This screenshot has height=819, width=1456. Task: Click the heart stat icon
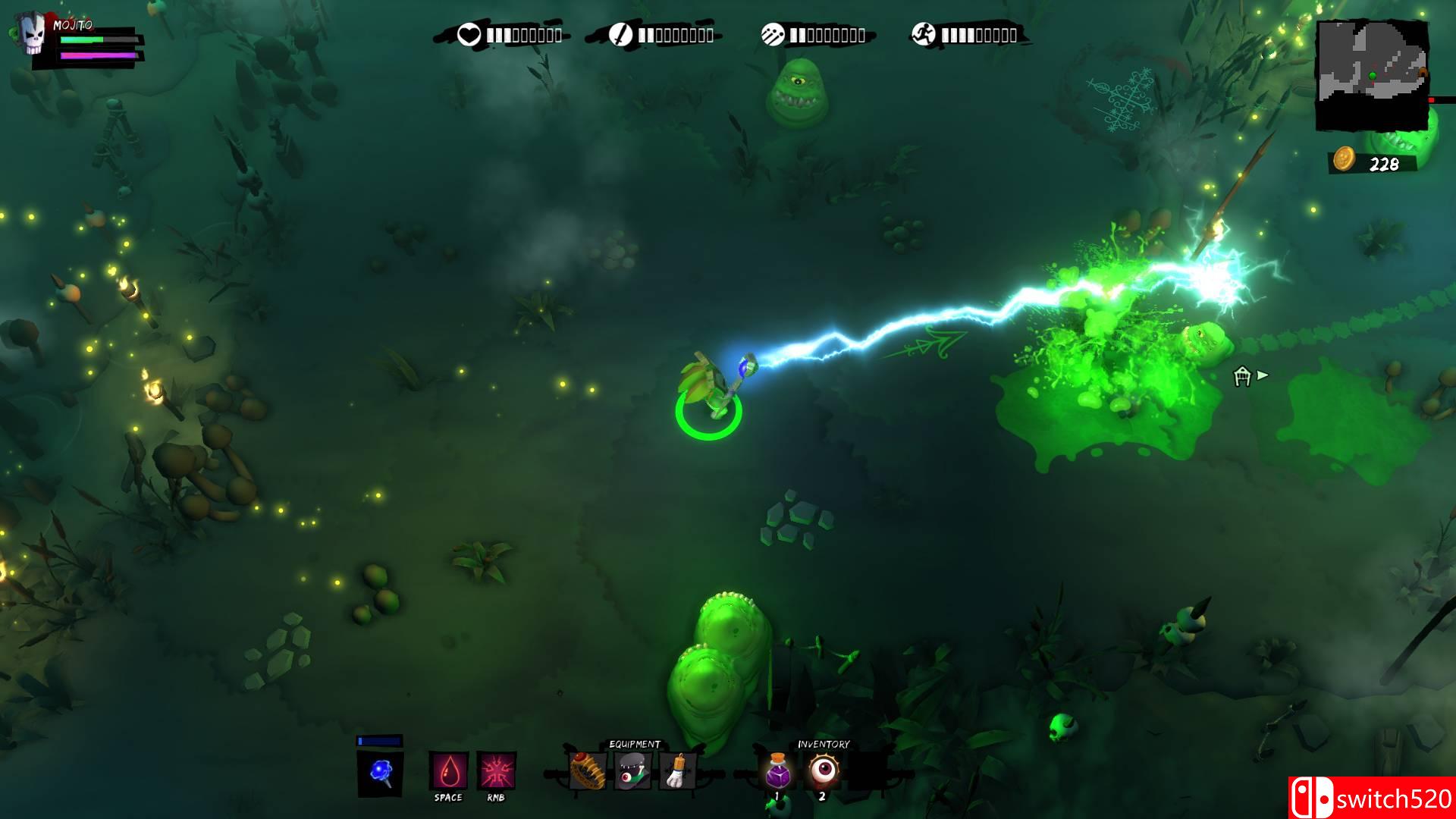click(469, 35)
